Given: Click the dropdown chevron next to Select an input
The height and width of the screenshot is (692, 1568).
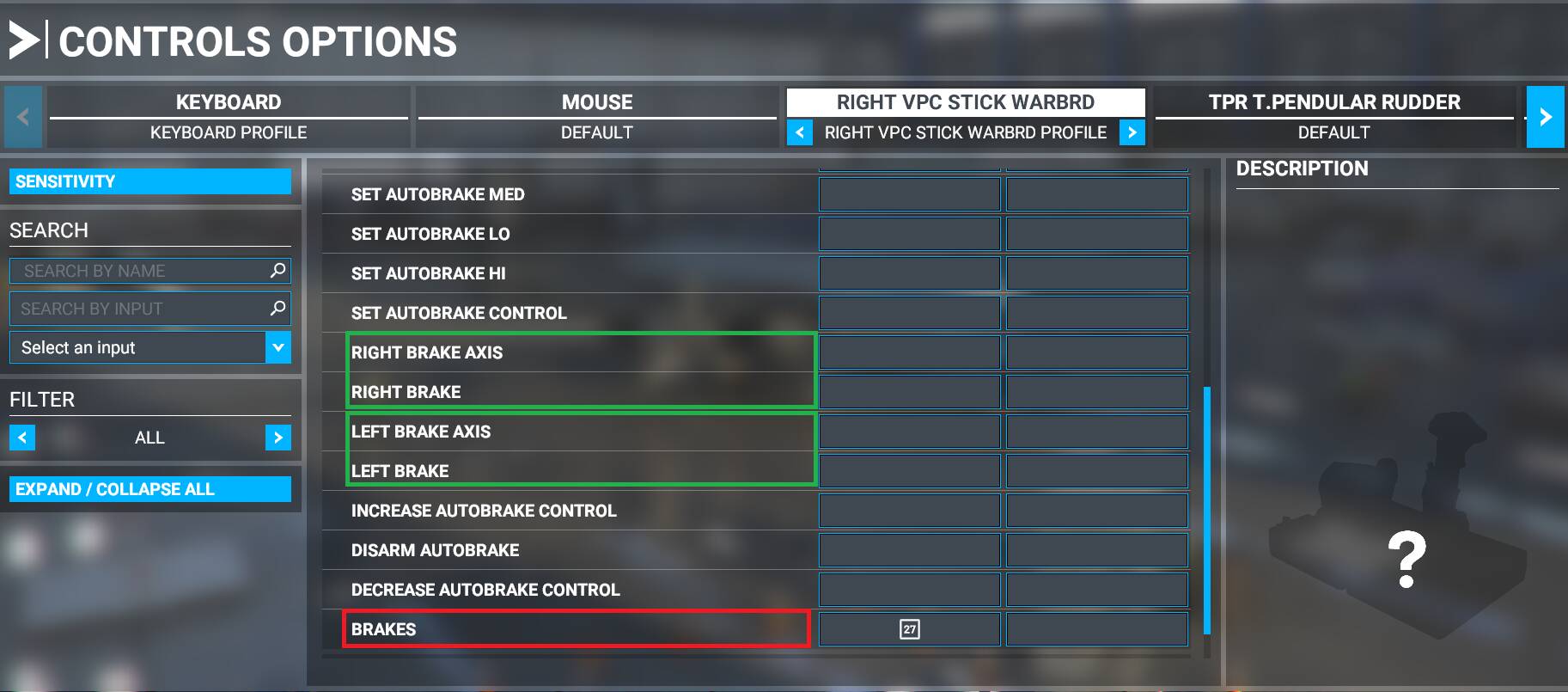Looking at the screenshot, I should (278, 347).
